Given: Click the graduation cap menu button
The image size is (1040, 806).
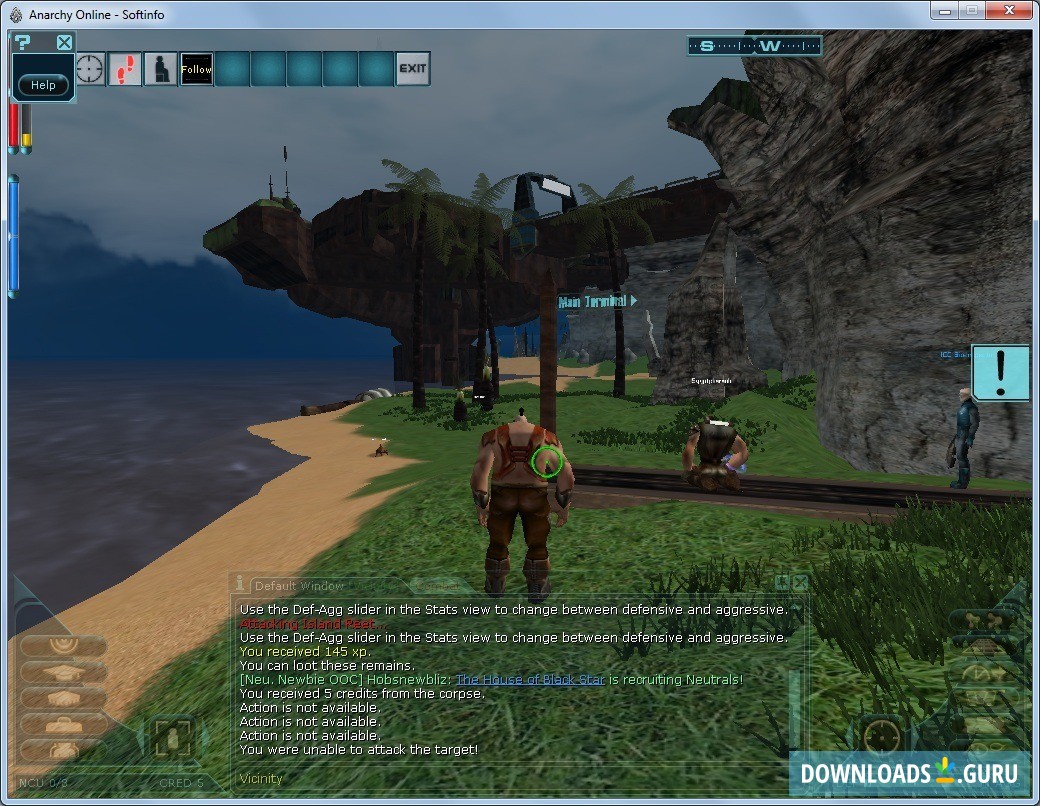Looking at the screenshot, I should coord(62,672).
